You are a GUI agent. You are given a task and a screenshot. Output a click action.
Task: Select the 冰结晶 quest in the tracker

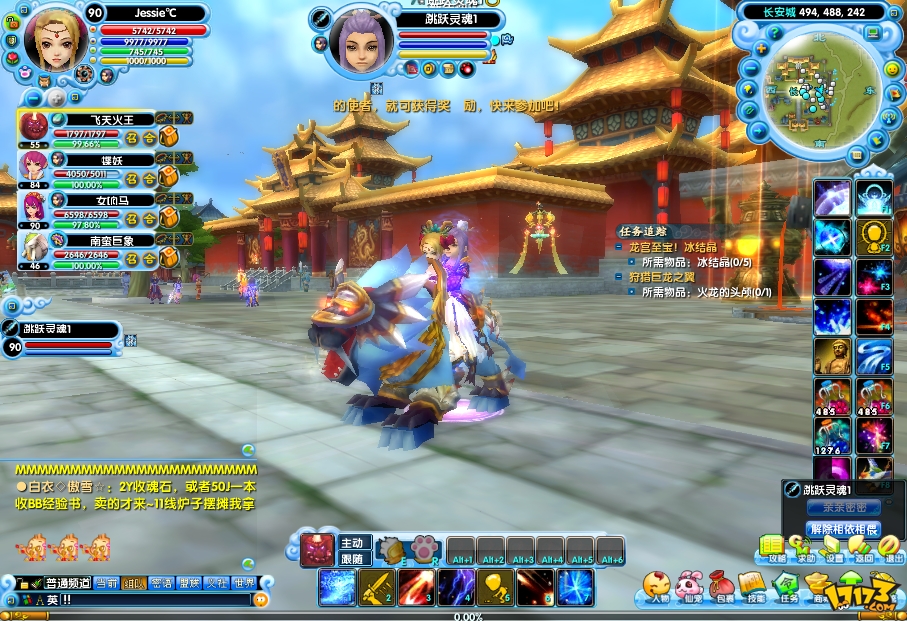pyautogui.click(x=680, y=247)
